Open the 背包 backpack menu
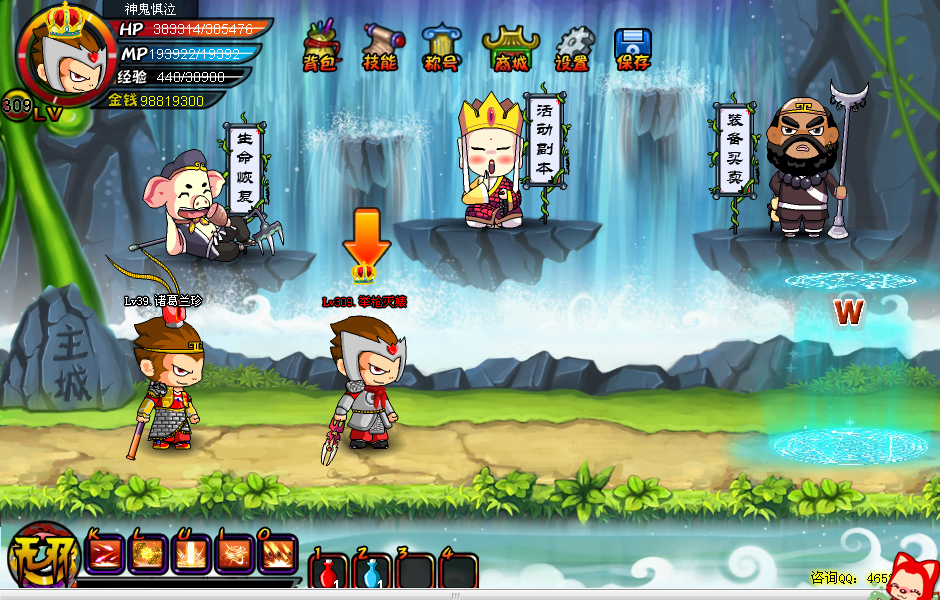 pos(321,46)
